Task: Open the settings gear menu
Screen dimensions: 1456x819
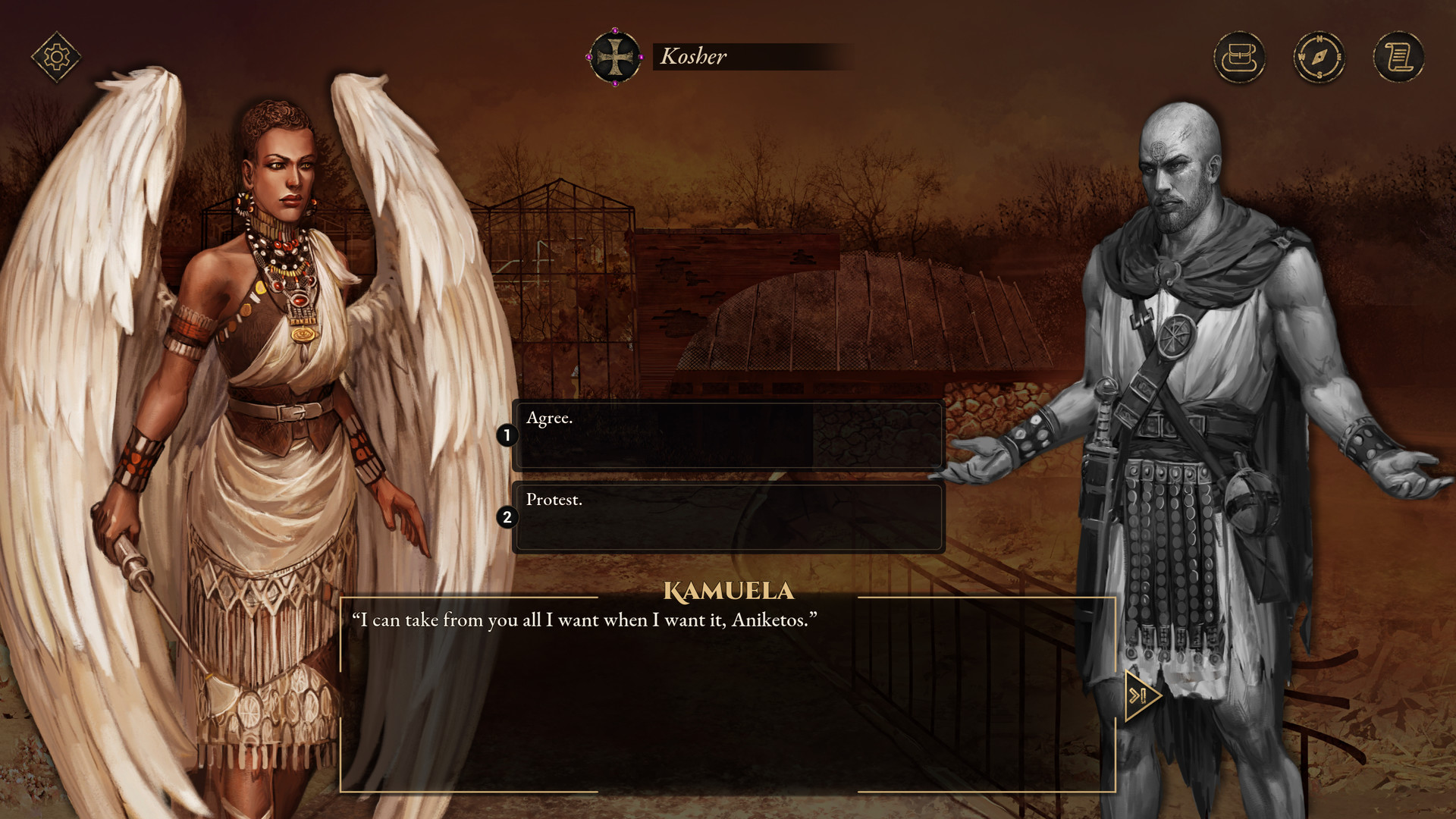Action: [x=55, y=54]
